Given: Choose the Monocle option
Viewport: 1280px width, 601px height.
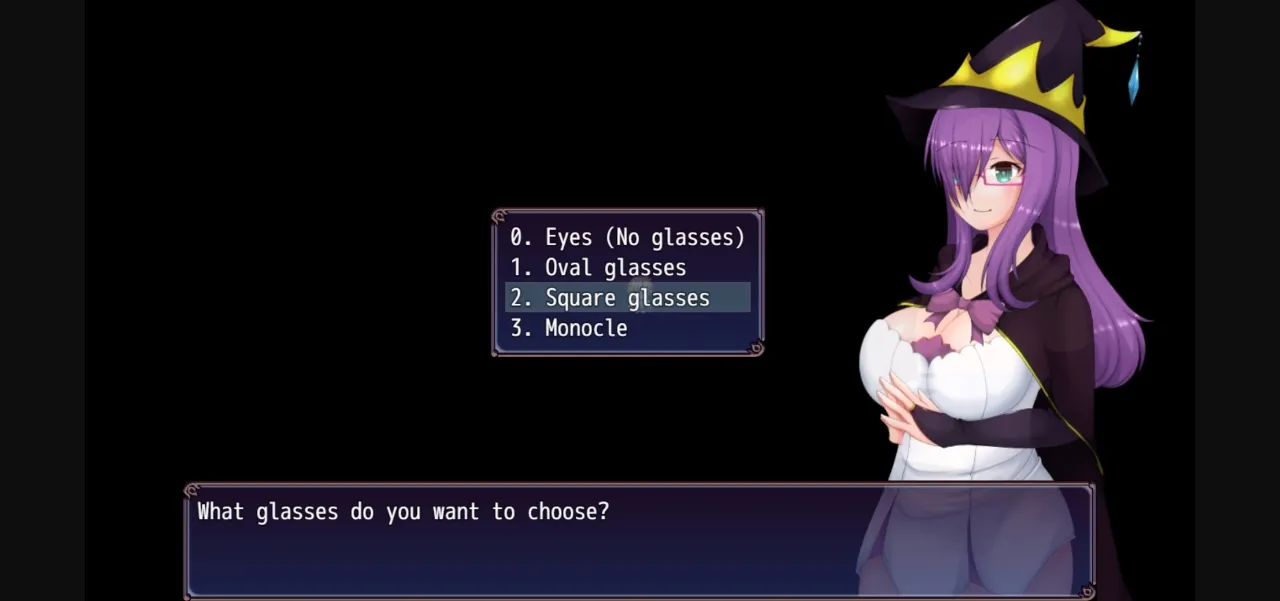Looking at the screenshot, I should [x=569, y=328].
